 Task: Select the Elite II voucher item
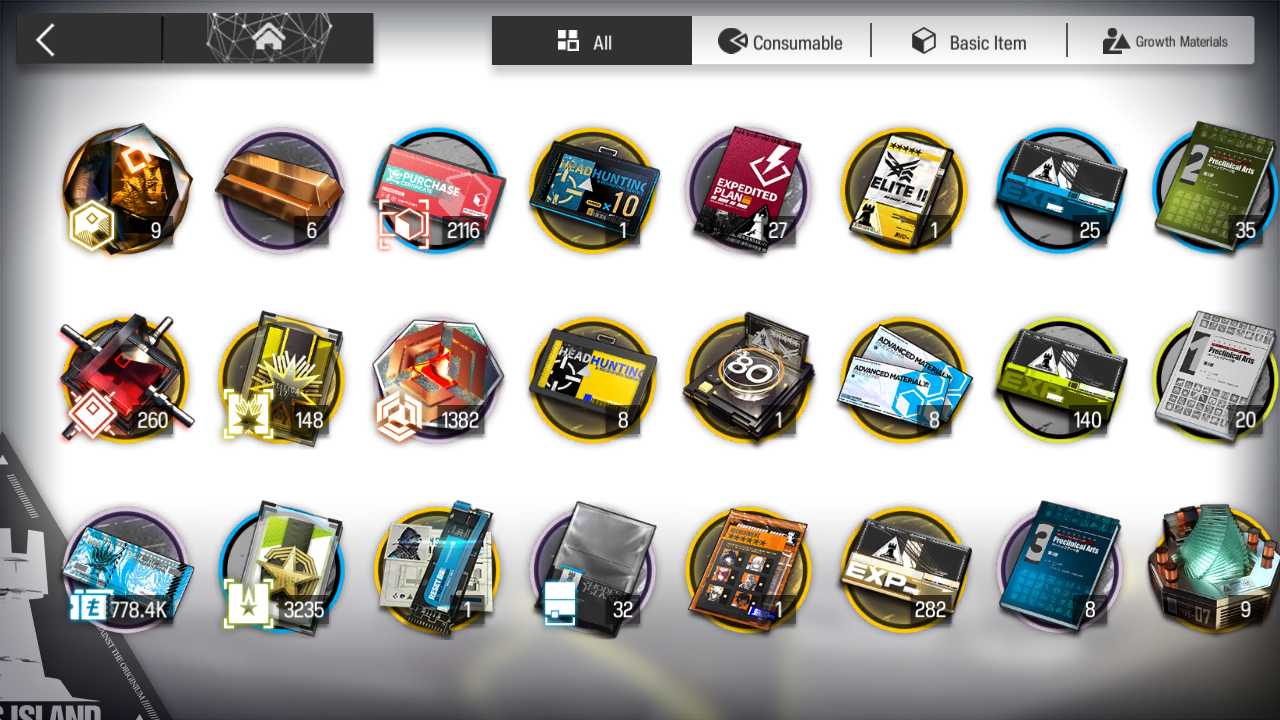[x=905, y=190]
